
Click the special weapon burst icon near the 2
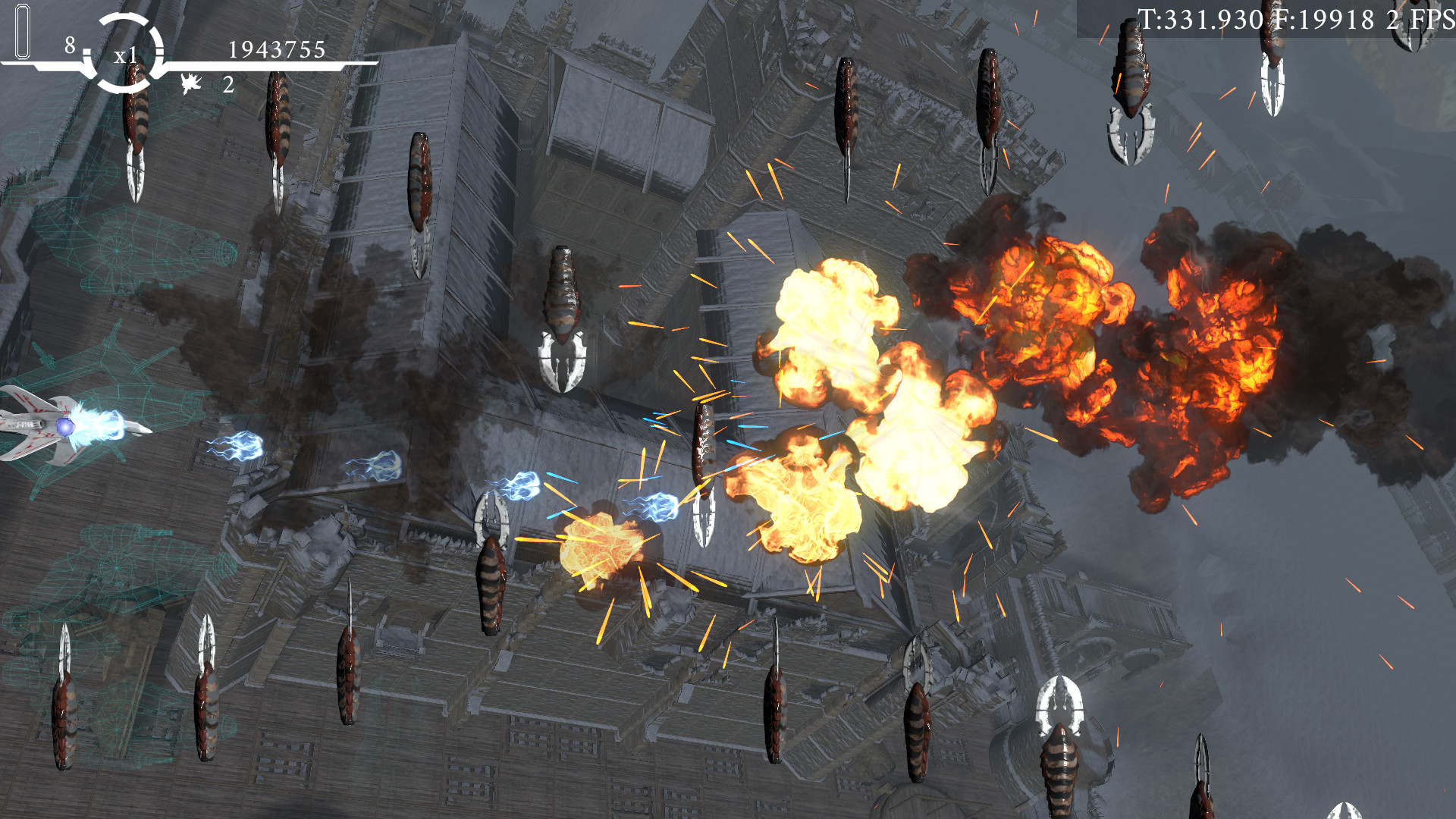click(x=192, y=82)
